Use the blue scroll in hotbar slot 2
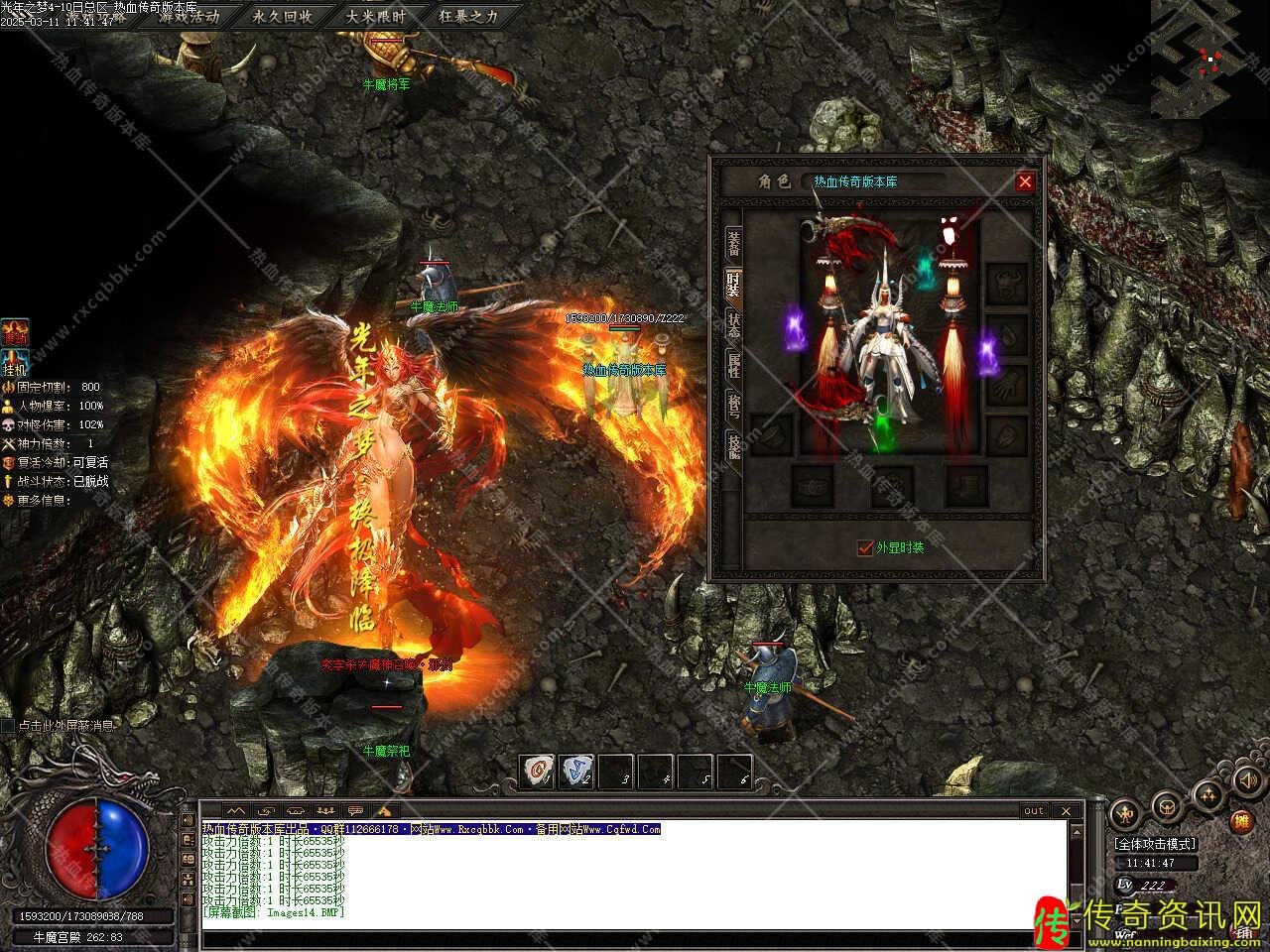Image resolution: width=1270 pixels, height=952 pixels. click(x=576, y=770)
